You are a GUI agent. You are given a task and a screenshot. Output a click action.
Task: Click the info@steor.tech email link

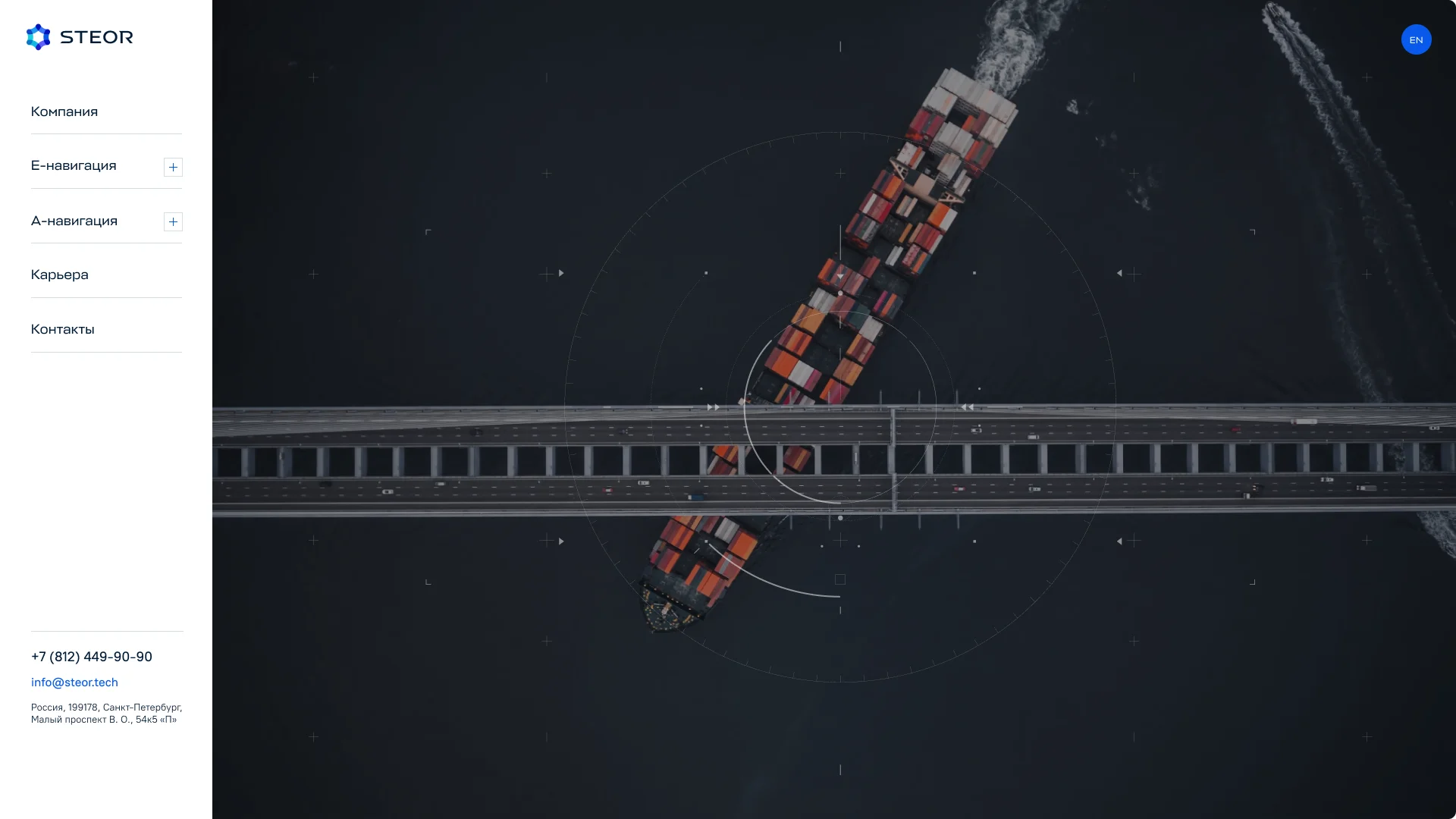point(74,682)
